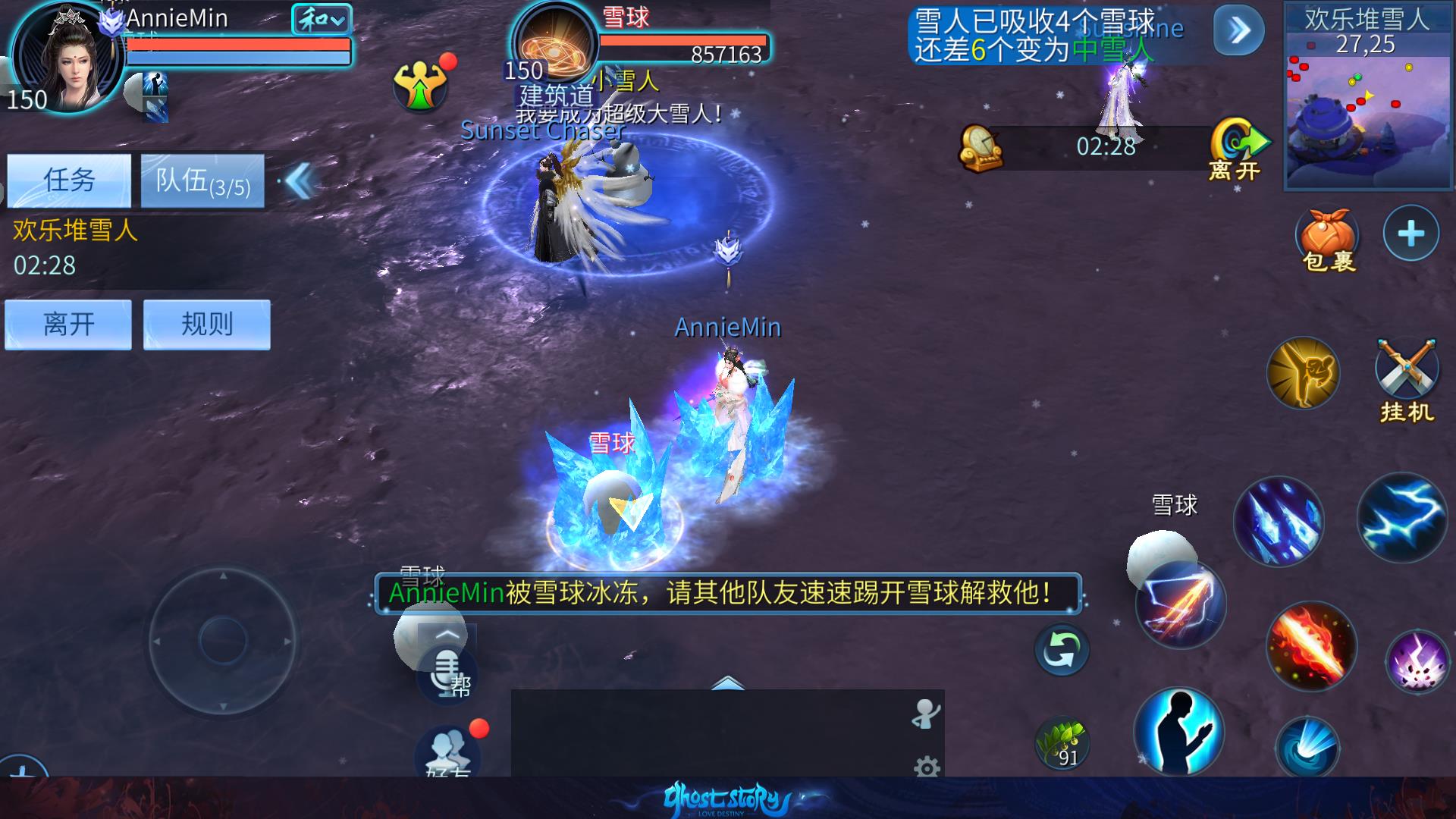
Task: Open chat settings gear icon
Action: coord(927,767)
